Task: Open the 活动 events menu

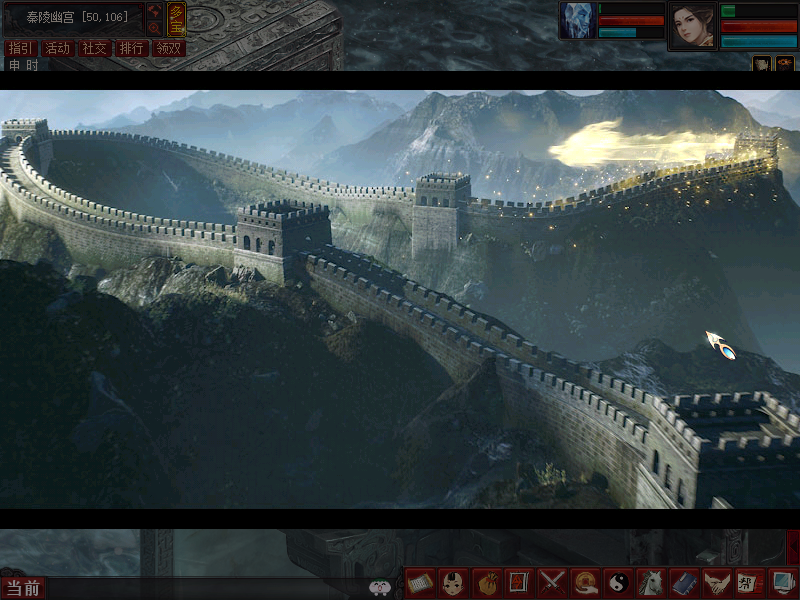Action: [57, 48]
